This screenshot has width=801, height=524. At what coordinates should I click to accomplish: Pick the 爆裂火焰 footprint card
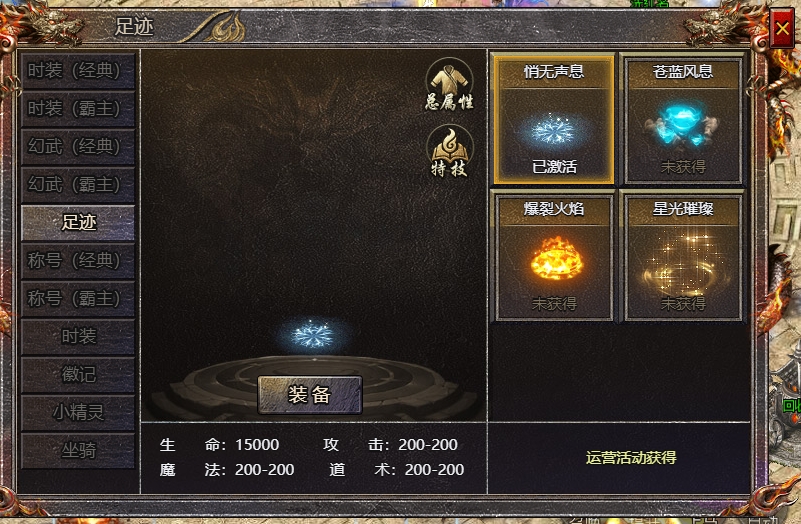click(x=554, y=257)
